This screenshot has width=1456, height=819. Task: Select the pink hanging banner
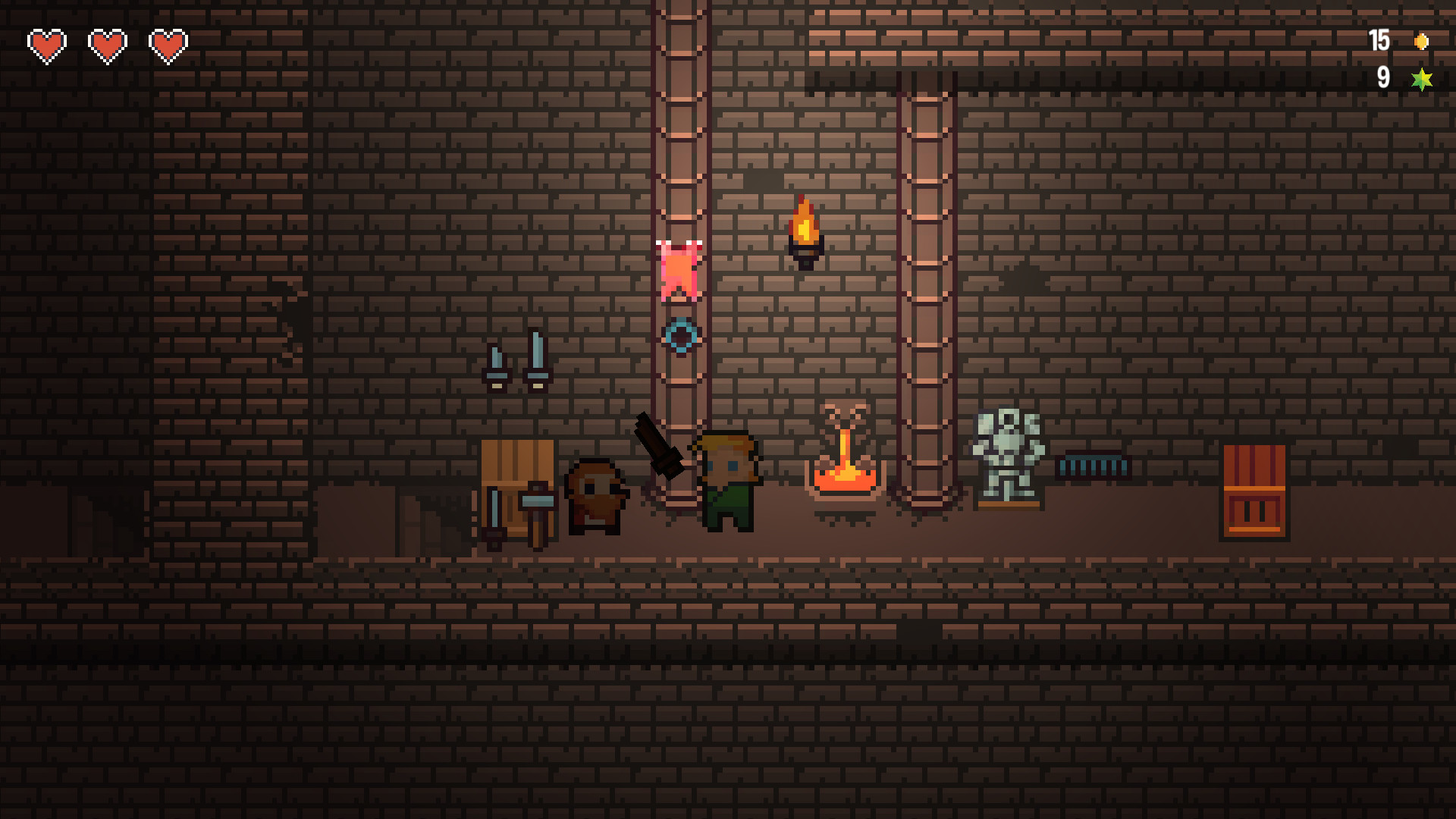click(x=679, y=269)
